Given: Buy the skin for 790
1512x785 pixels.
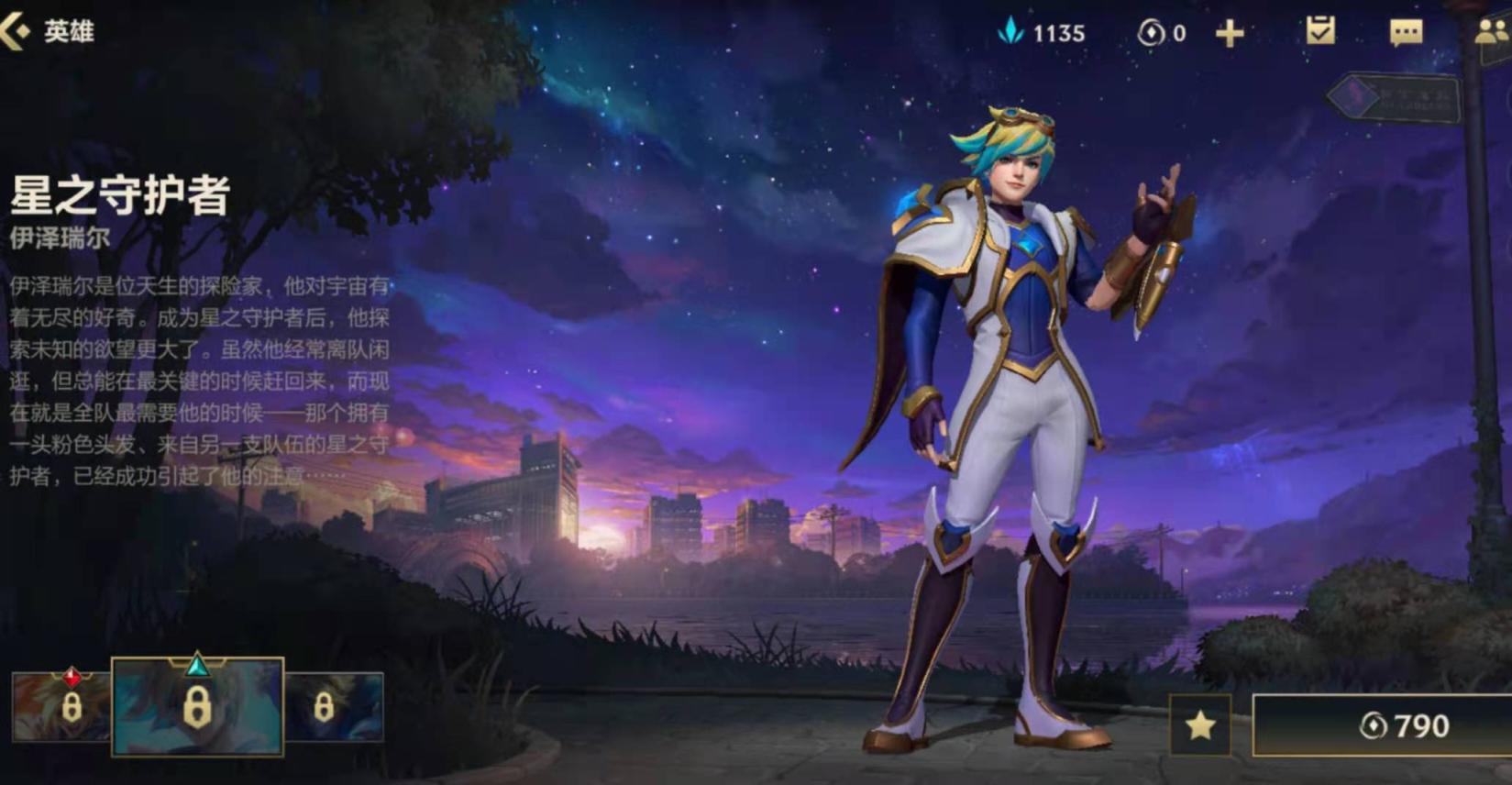Looking at the screenshot, I should (x=1382, y=726).
